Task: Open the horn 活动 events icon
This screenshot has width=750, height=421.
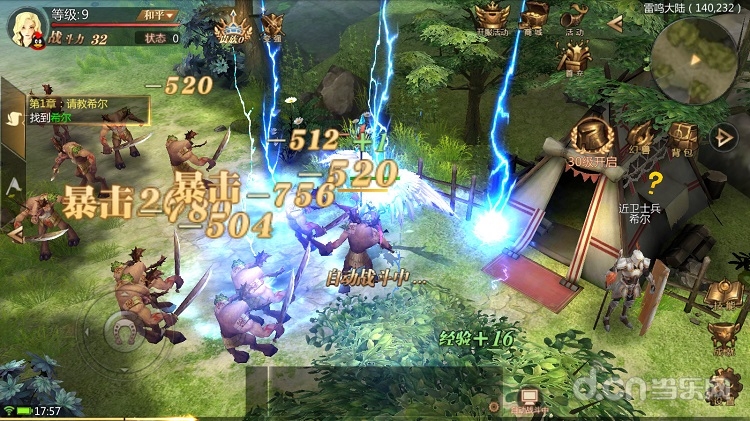Action: tap(575, 17)
